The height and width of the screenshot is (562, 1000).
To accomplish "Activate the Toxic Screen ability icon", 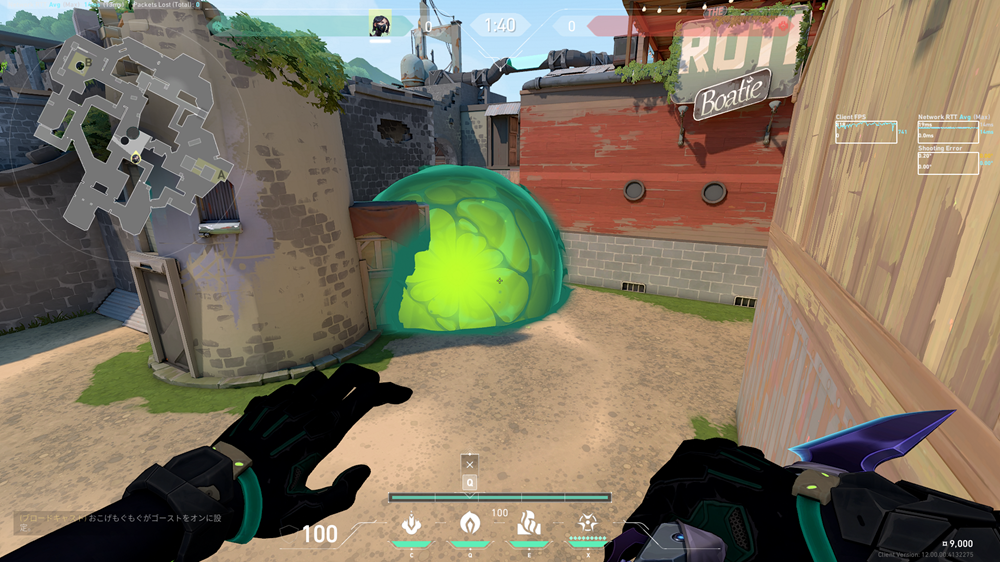I will [528, 523].
